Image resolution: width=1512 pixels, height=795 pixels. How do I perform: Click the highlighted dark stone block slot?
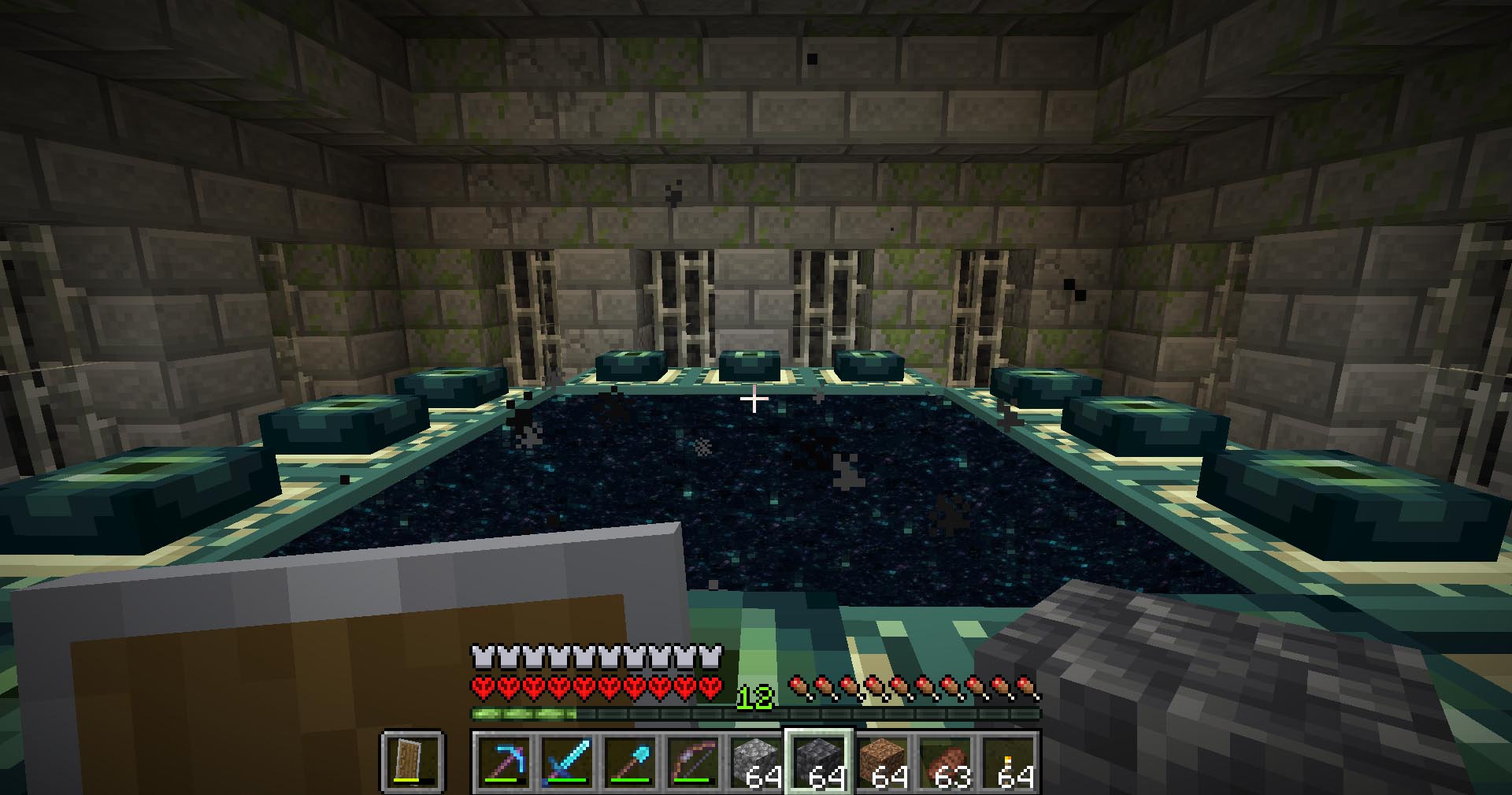[819, 762]
